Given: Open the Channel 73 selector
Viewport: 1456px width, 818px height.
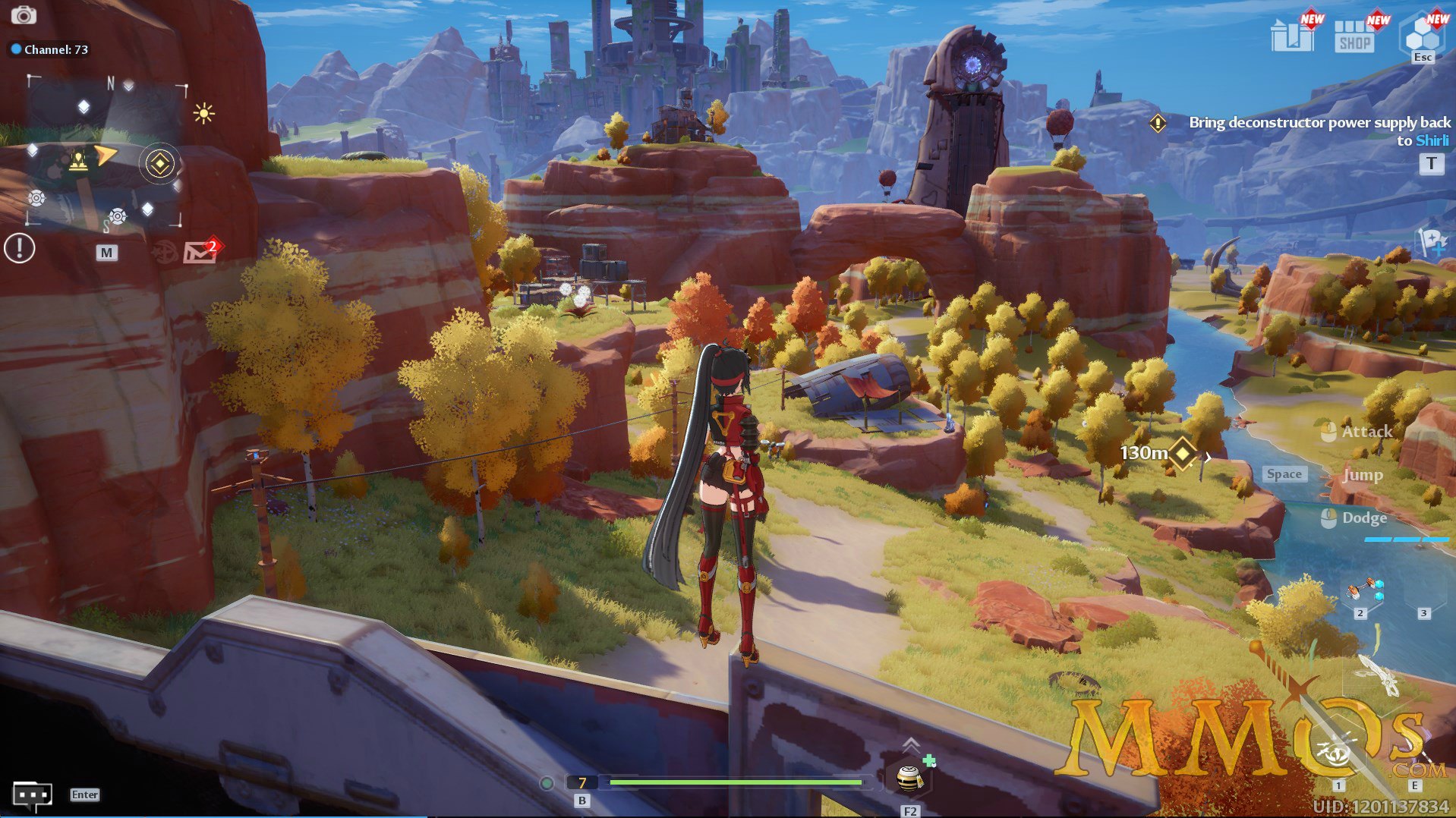Looking at the screenshot, I should tap(49, 49).
